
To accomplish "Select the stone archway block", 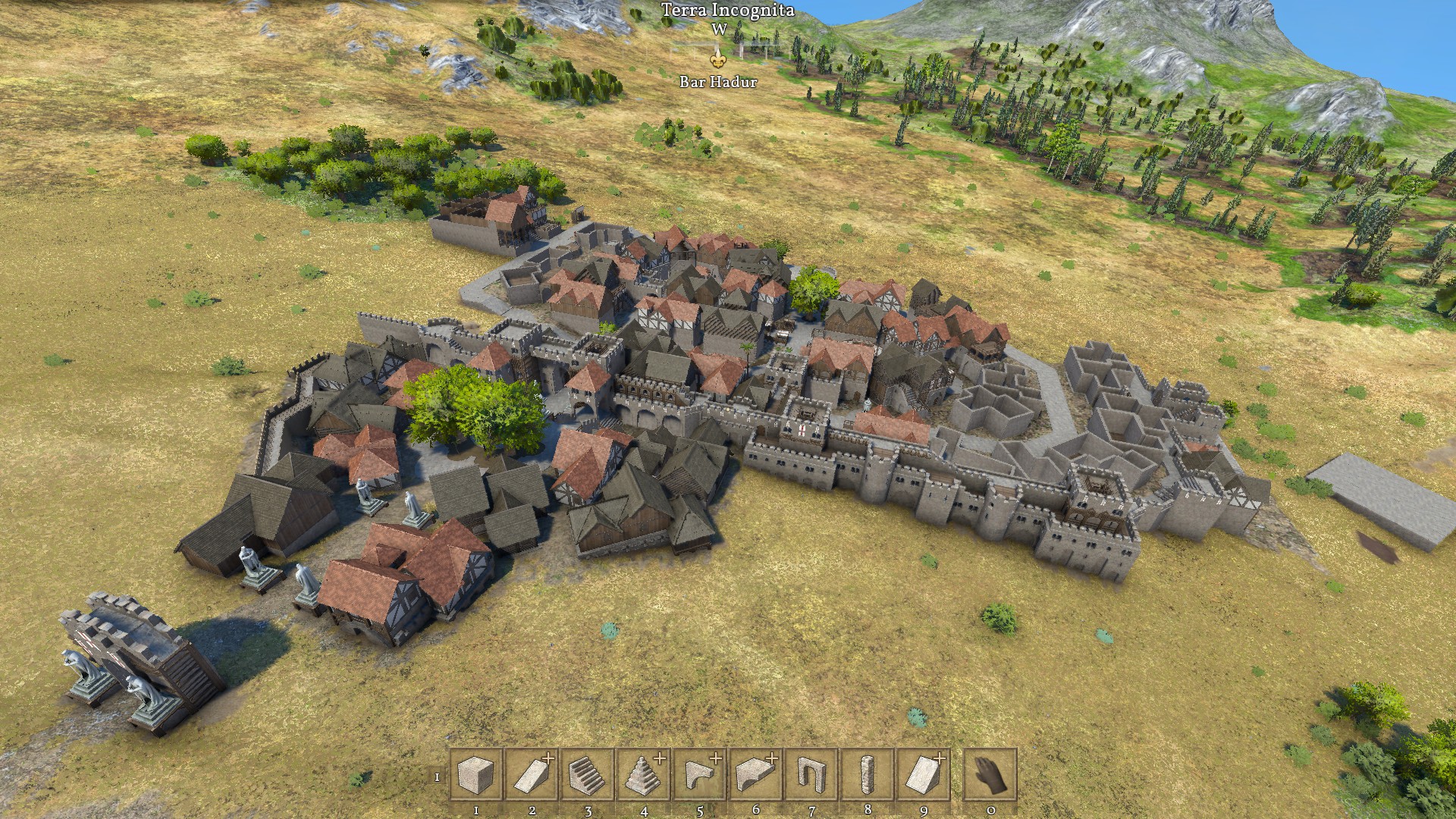I will [x=811, y=775].
